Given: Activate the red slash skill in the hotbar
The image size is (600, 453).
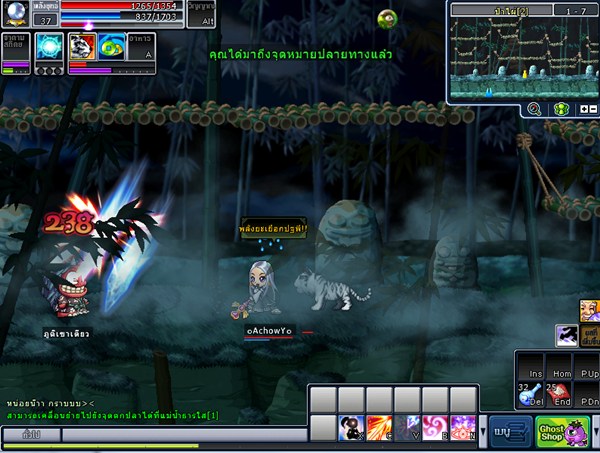Looking at the screenshot, I should click(379, 429).
